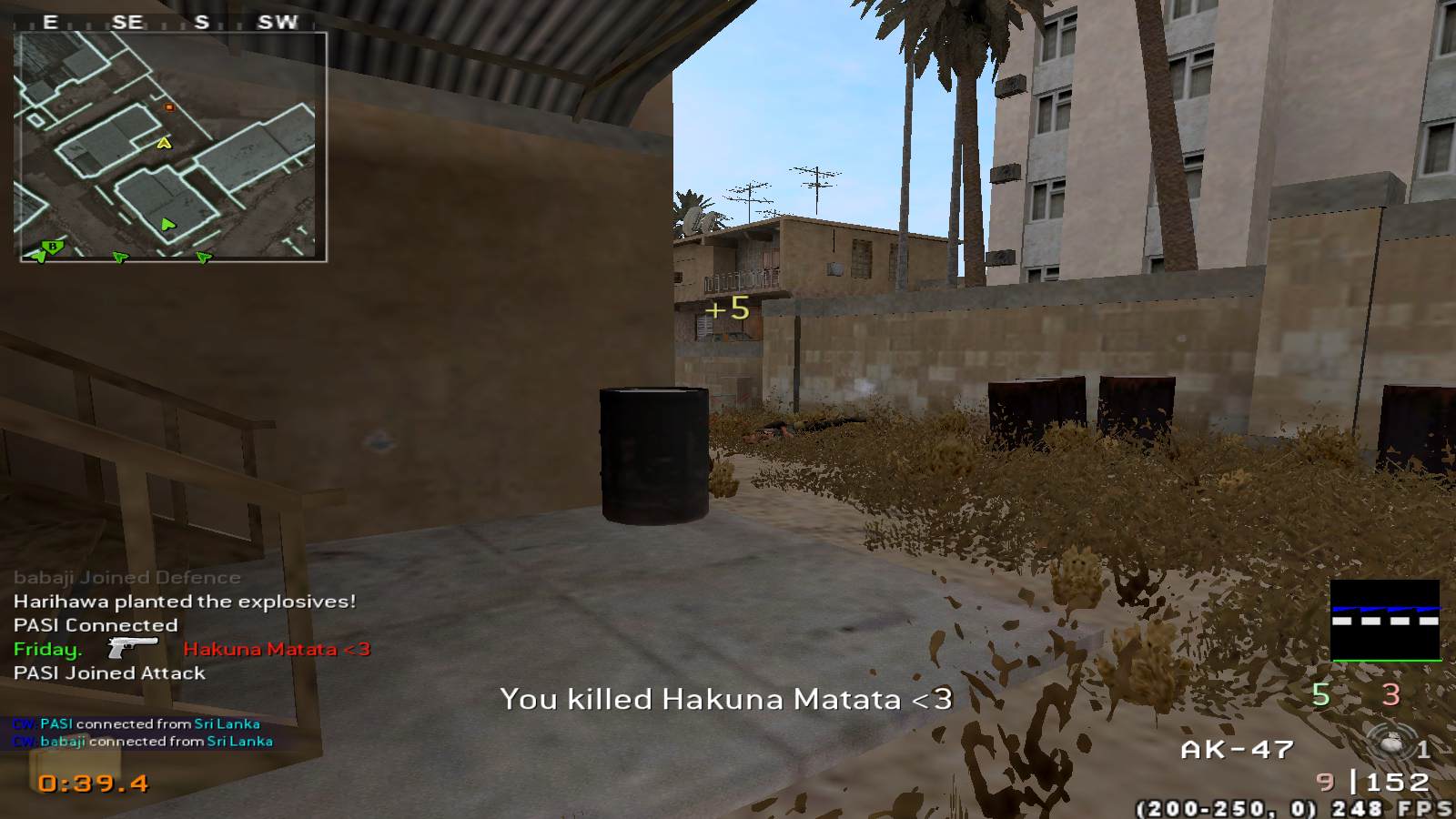Click the orange marker on the minimap

pos(168,107)
